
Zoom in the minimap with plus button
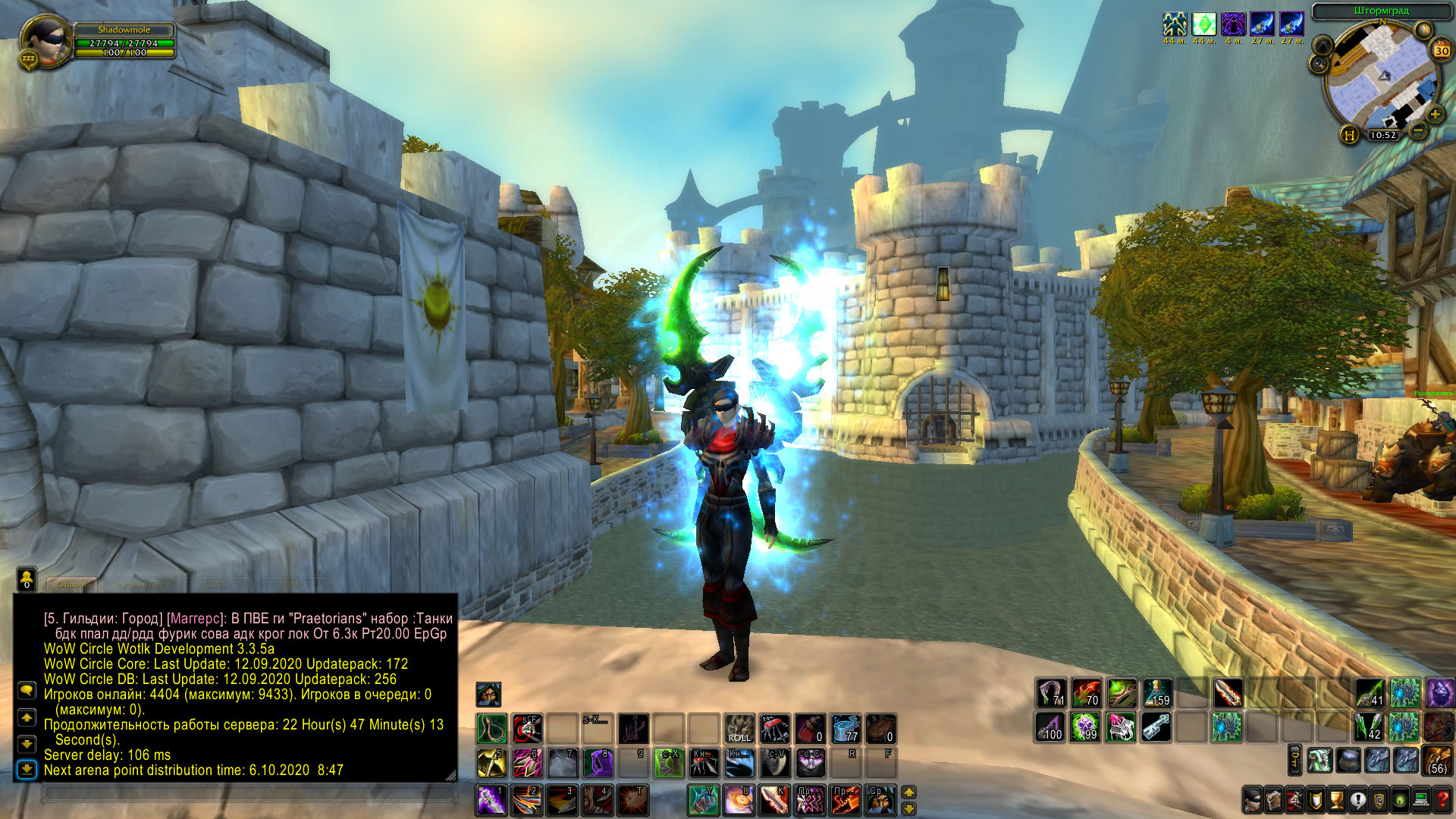point(1435,115)
